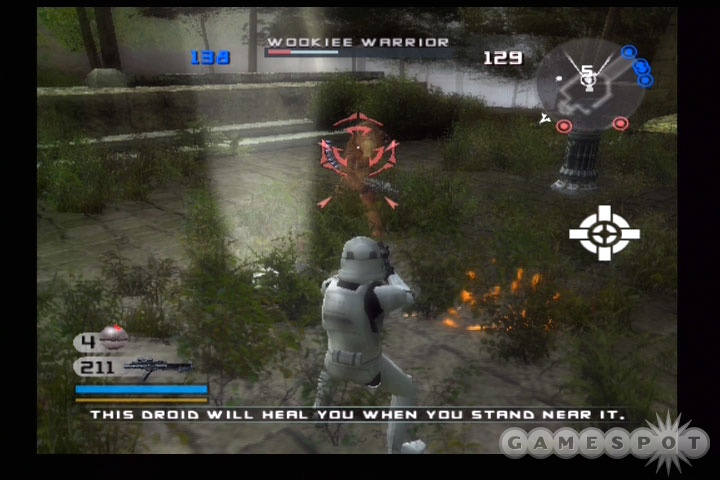The width and height of the screenshot is (720, 480).
Task: Click the circular radar minimap
Action: tap(590, 85)
